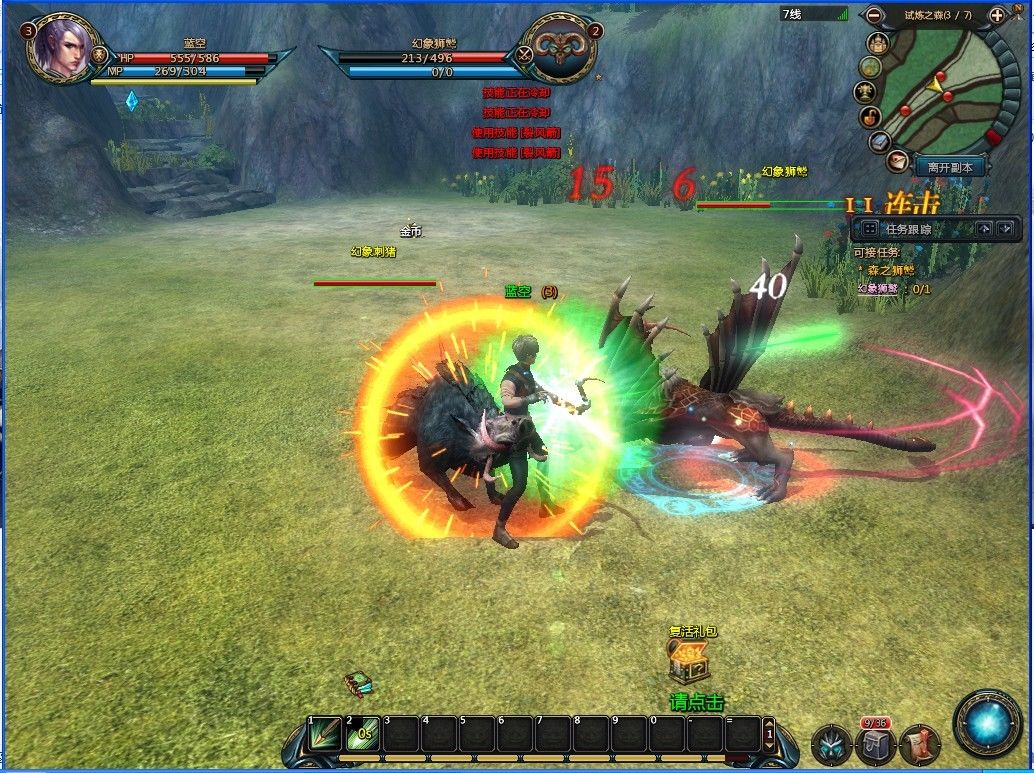Open the red scroll quest icon
Viewport: 1034px width, 773px height.
(x=919, y=744)
